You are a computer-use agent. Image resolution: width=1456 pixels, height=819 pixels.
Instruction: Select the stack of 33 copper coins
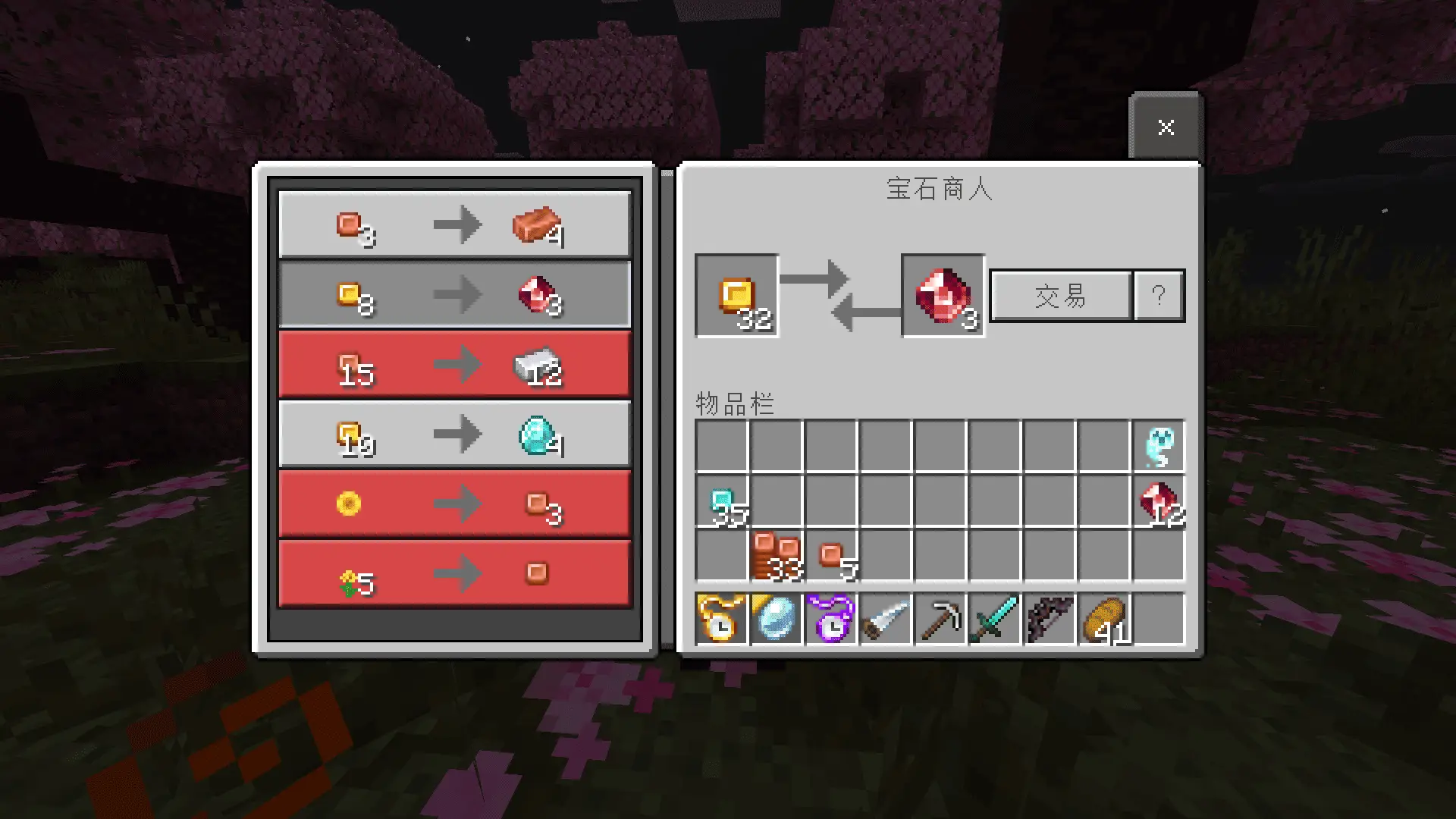pyautogui.click(x=777, y=556)
